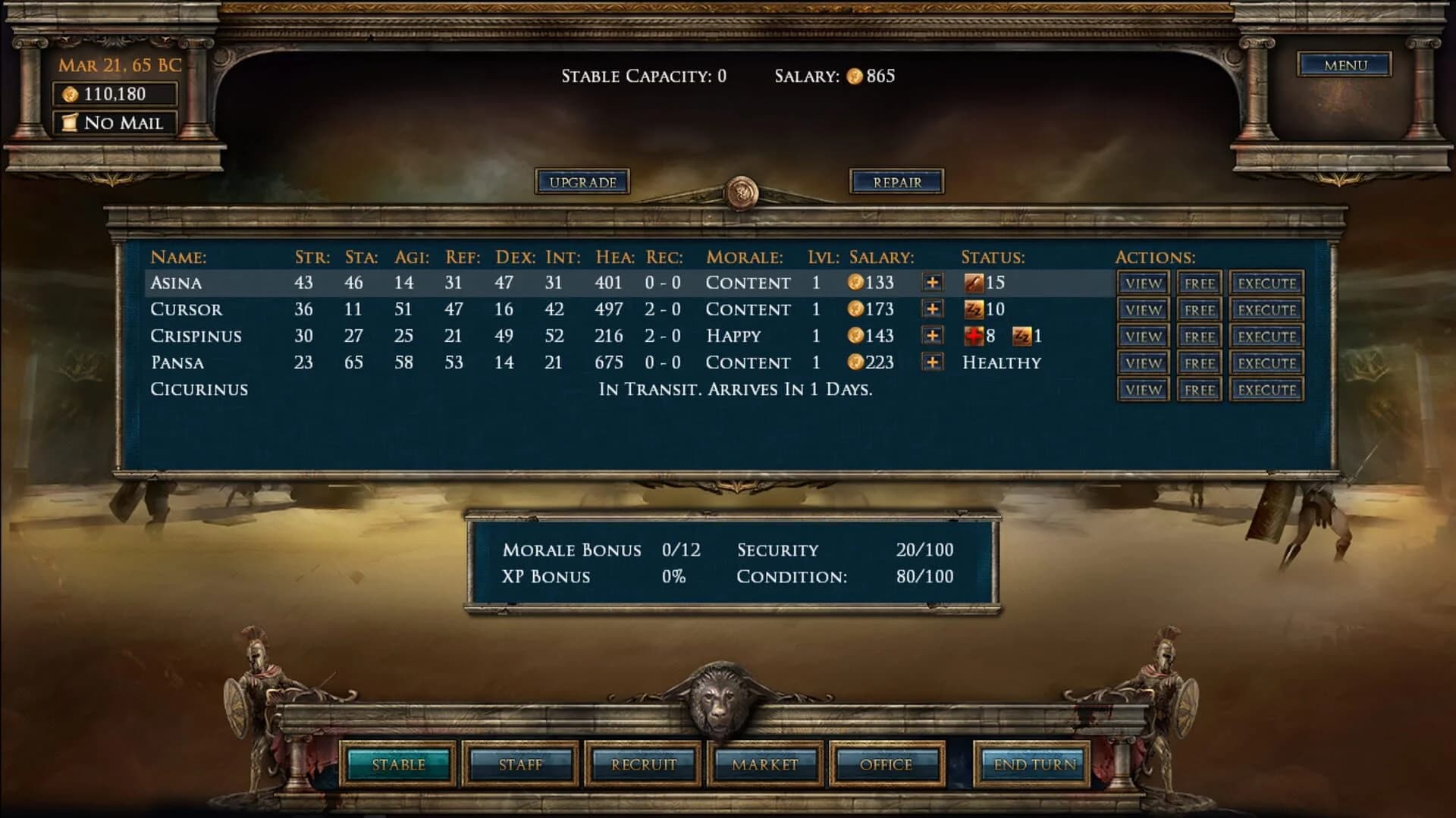Click the wound icon in Asina's status column
This screenshot has height=818, width=1456.
pyautogui.click(x=976, y=283)
